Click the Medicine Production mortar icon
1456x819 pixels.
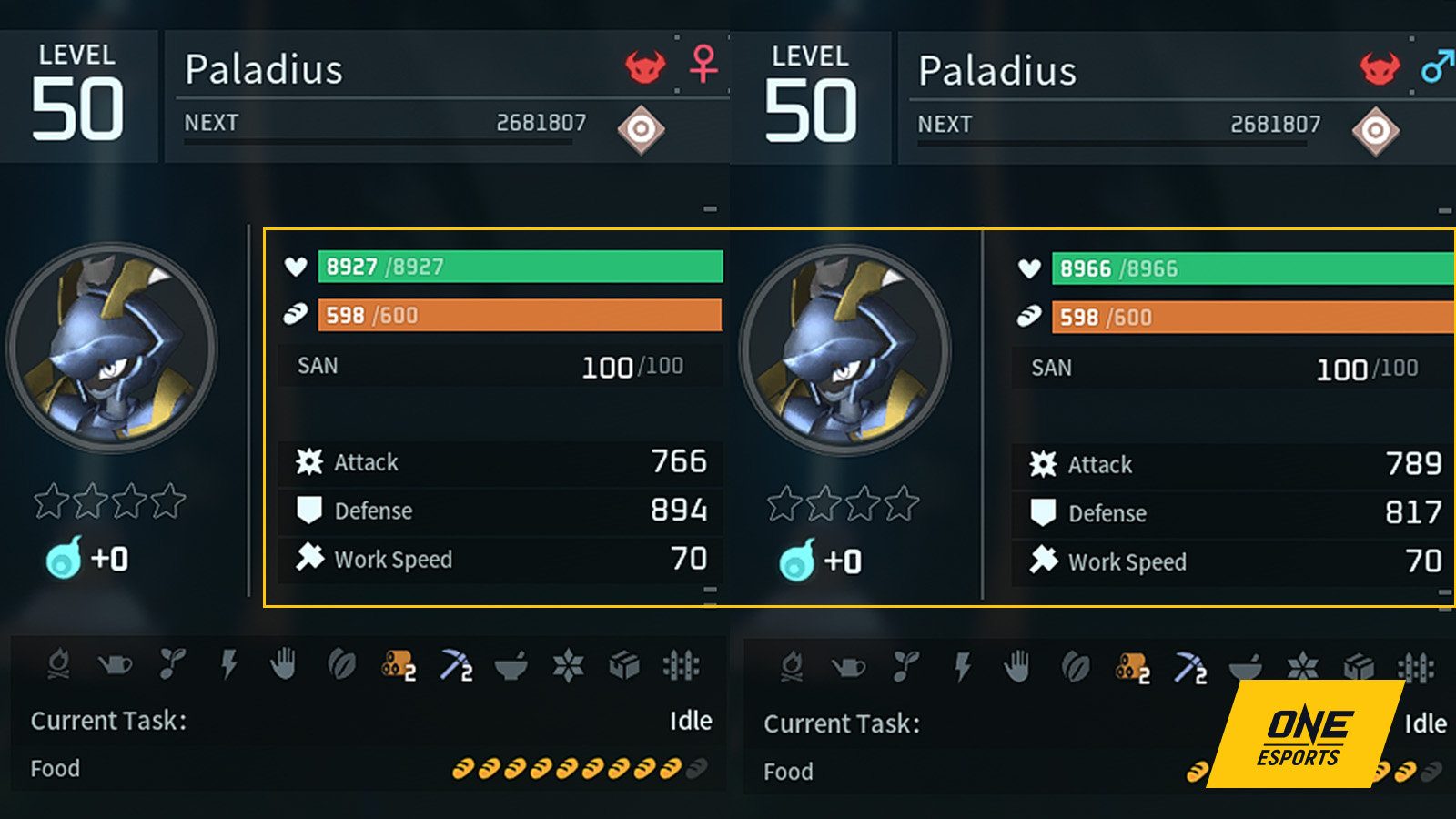(512, 666)
